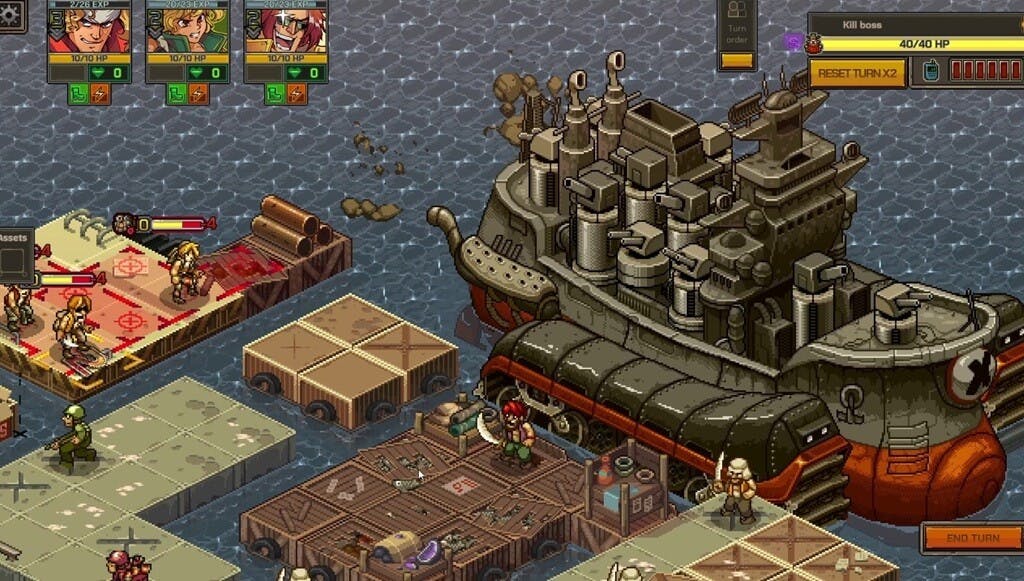Choose the bandana hero's green boot action

pos(79,94)
